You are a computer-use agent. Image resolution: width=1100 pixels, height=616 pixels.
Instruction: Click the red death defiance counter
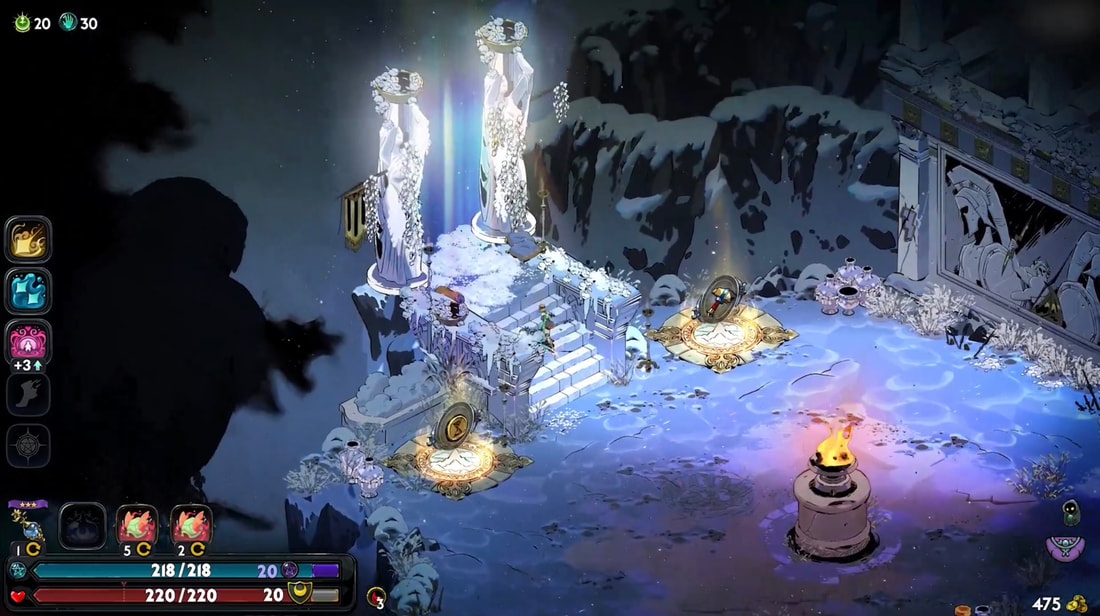(376, 597)
